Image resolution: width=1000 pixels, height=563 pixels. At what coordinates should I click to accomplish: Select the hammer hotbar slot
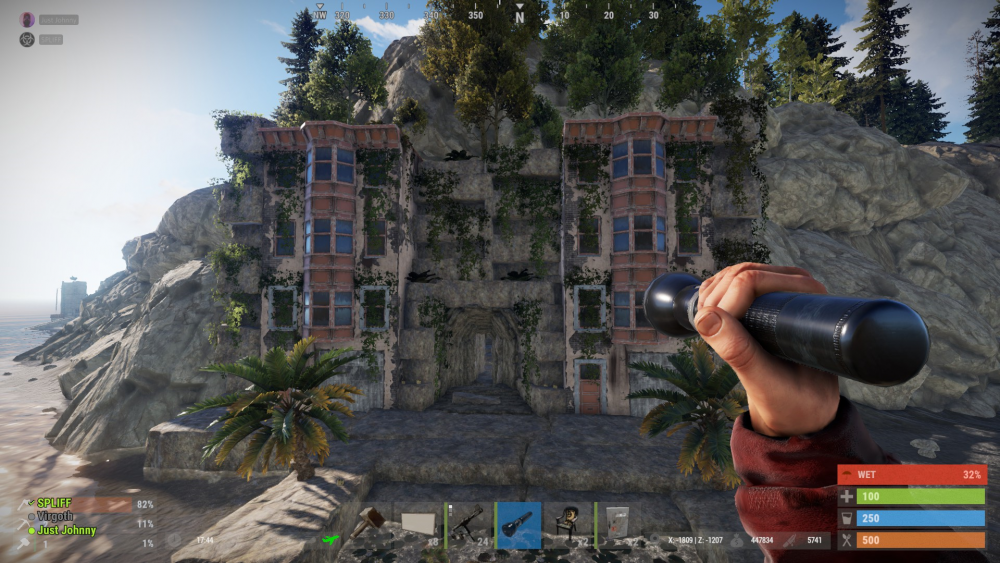pyautogui.click(x=369, y=525)
